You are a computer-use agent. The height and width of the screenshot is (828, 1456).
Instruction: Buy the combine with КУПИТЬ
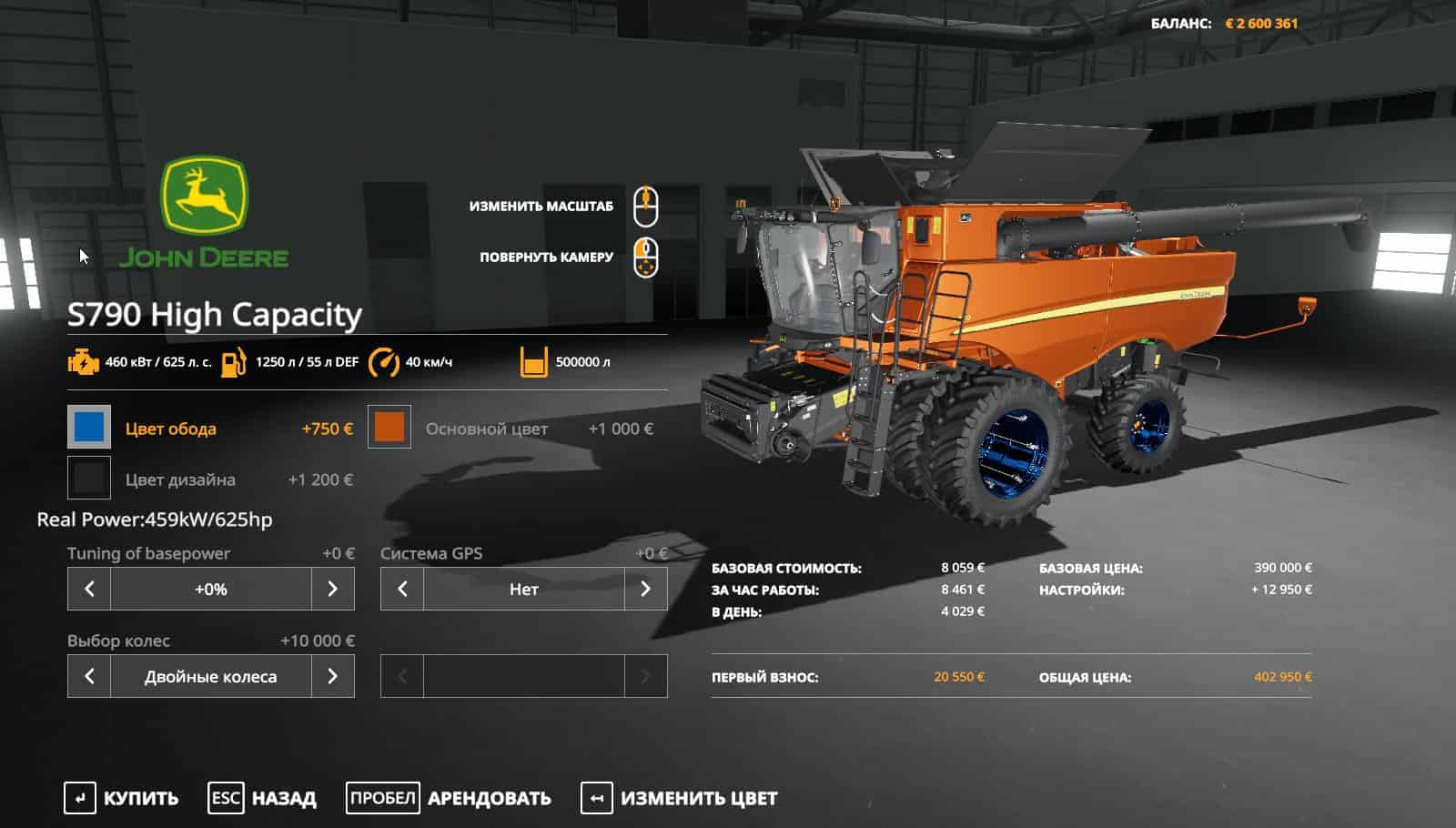122,798
